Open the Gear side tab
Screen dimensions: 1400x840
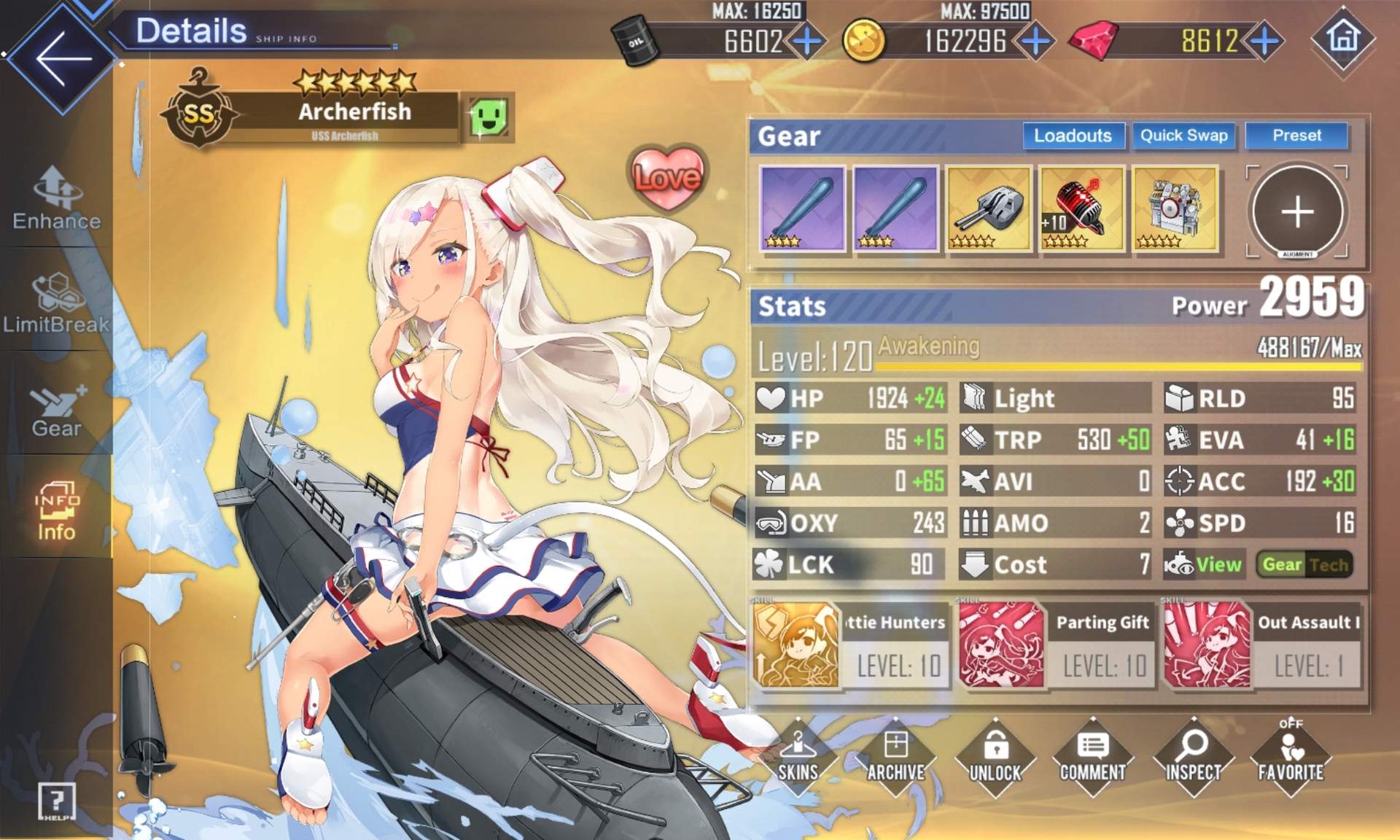tap(56, 409)
